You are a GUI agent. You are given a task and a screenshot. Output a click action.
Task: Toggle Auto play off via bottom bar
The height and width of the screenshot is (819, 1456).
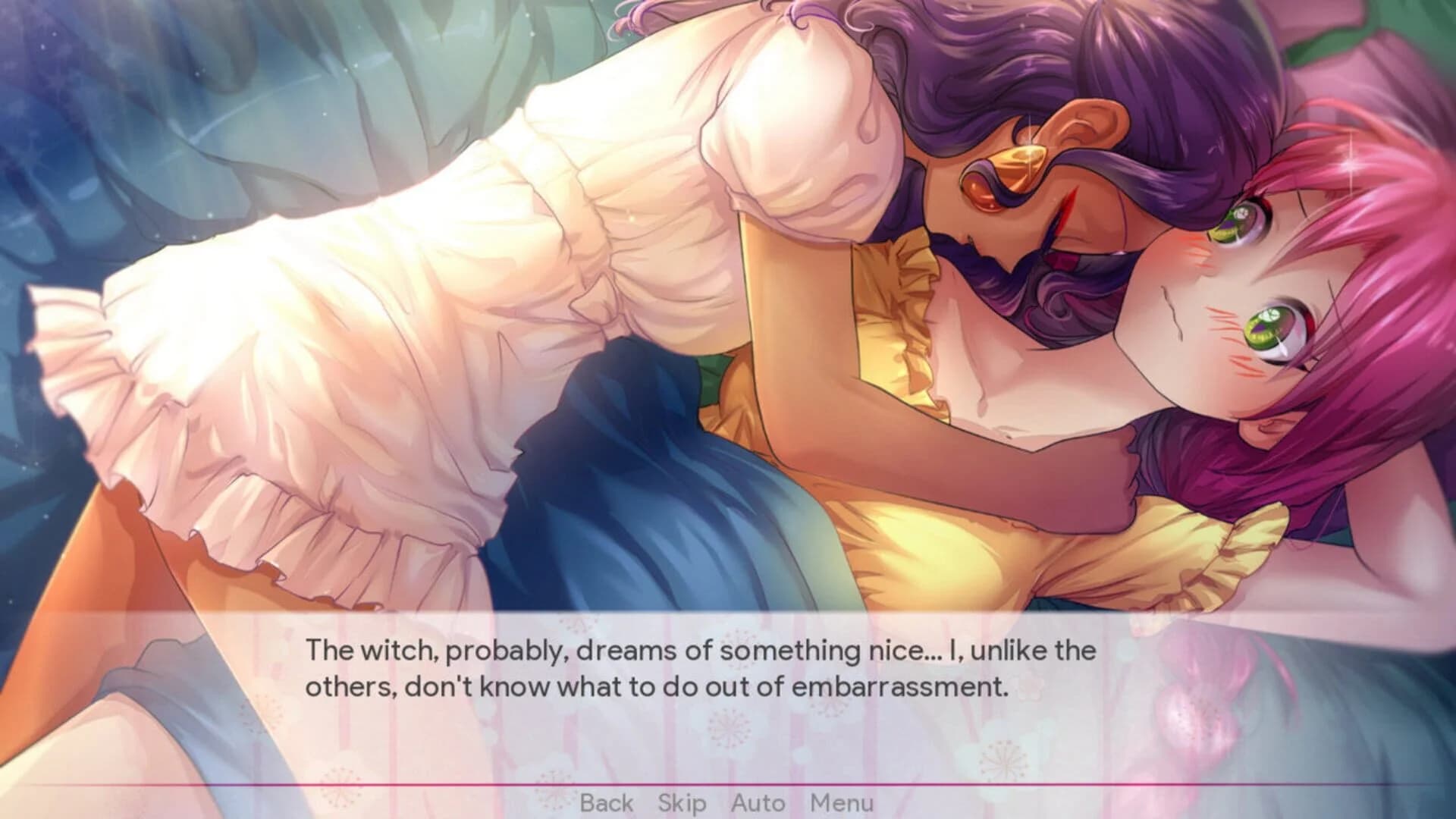759,802
